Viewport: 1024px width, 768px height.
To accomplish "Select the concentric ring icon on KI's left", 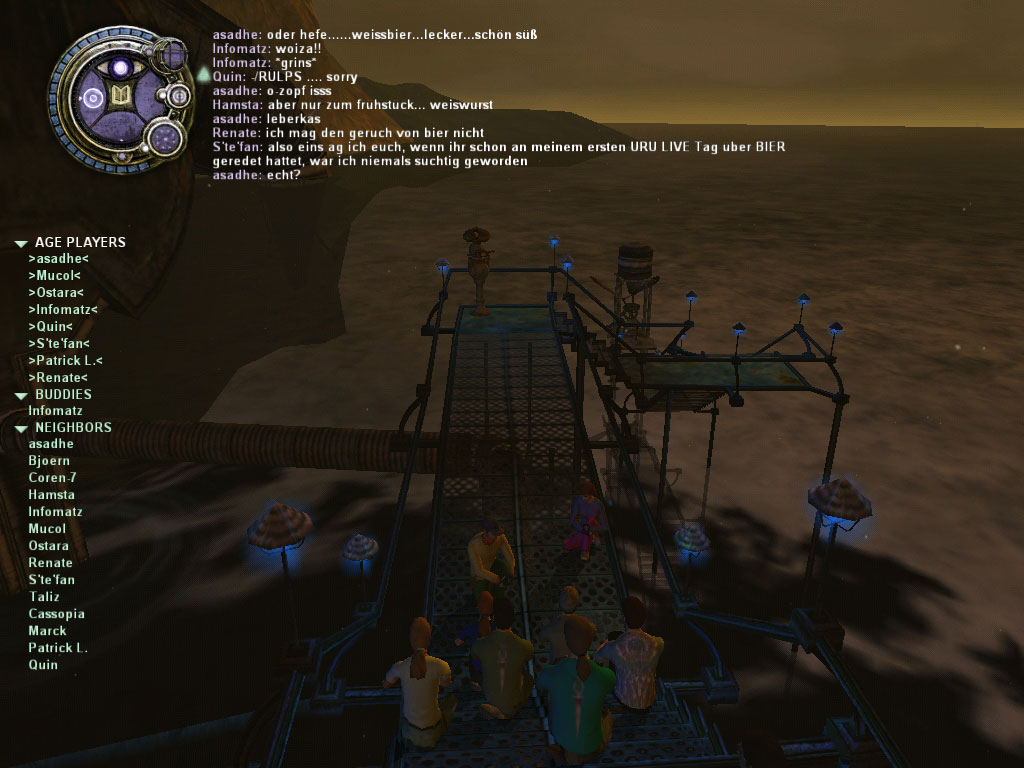I will (x=93, y=98).
